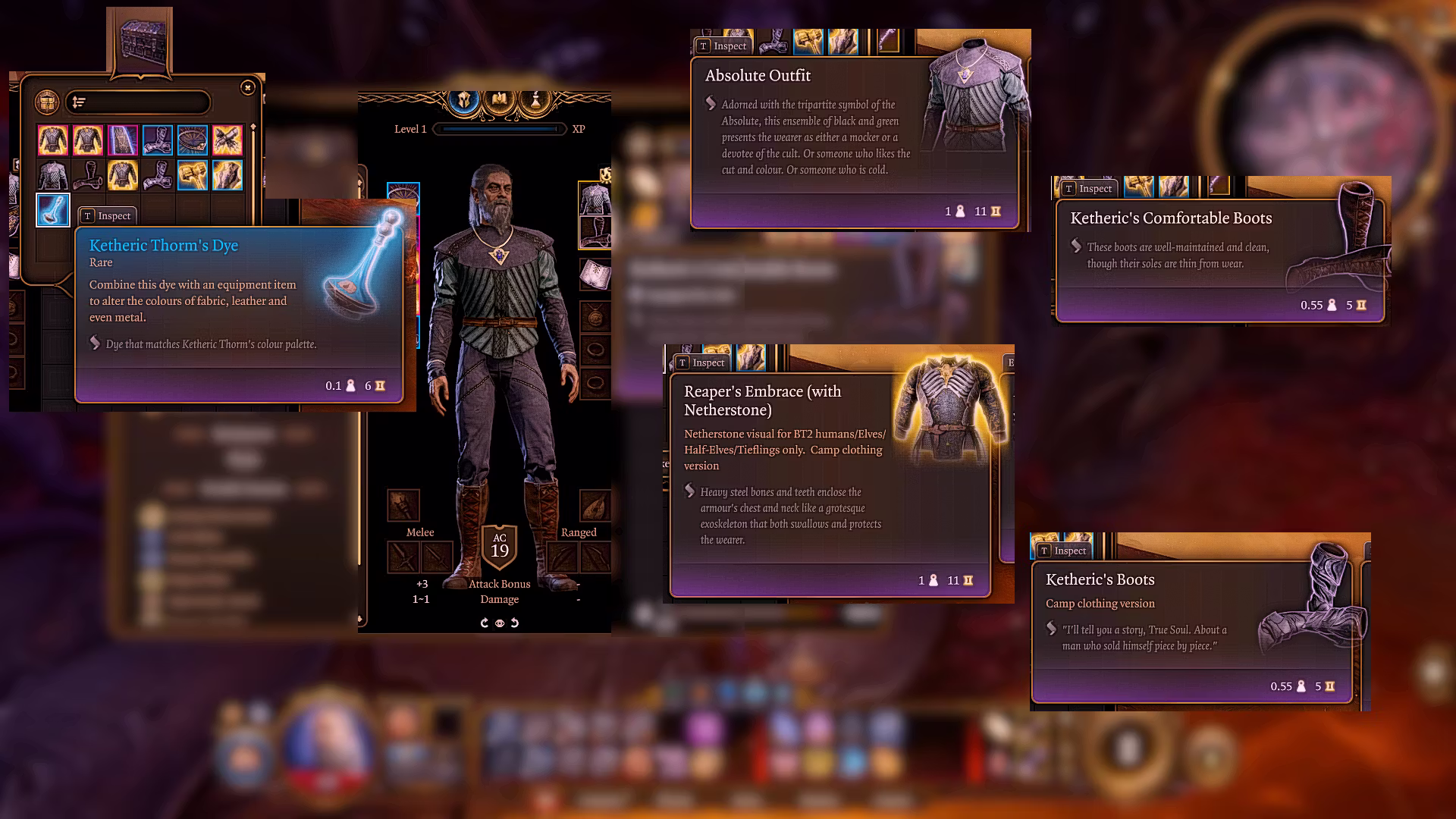
Task: Click the inventory sort and search bar
Action: (137, 102)
